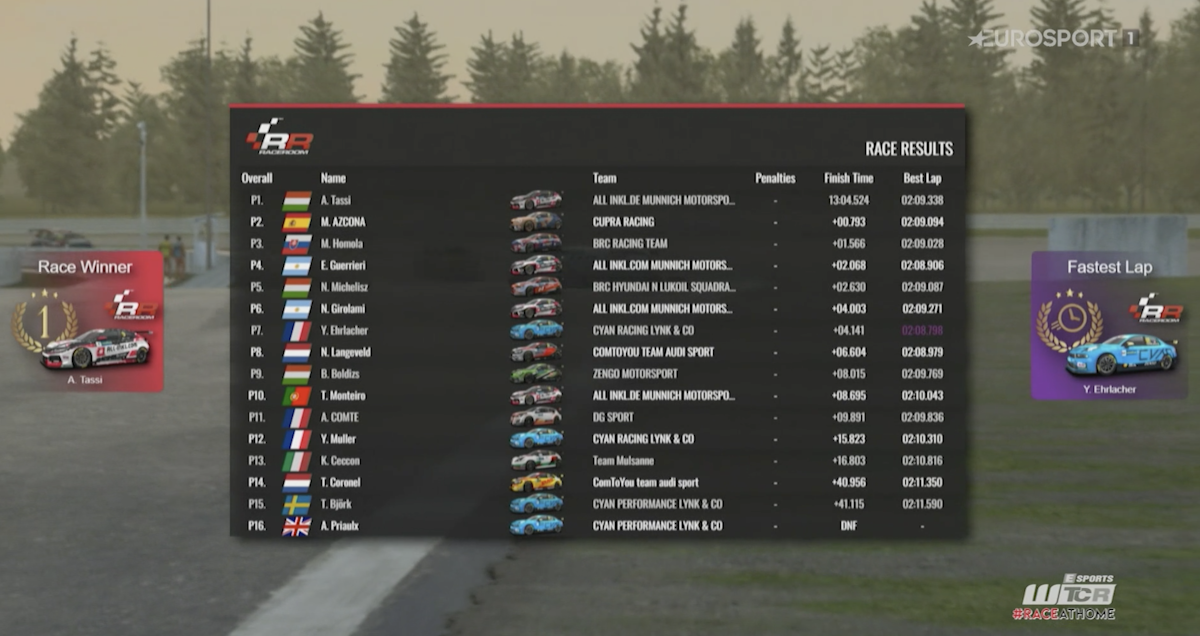Select Y. Ehrlacher's P7 table row
1200x636 pixels.
(597, 330)
